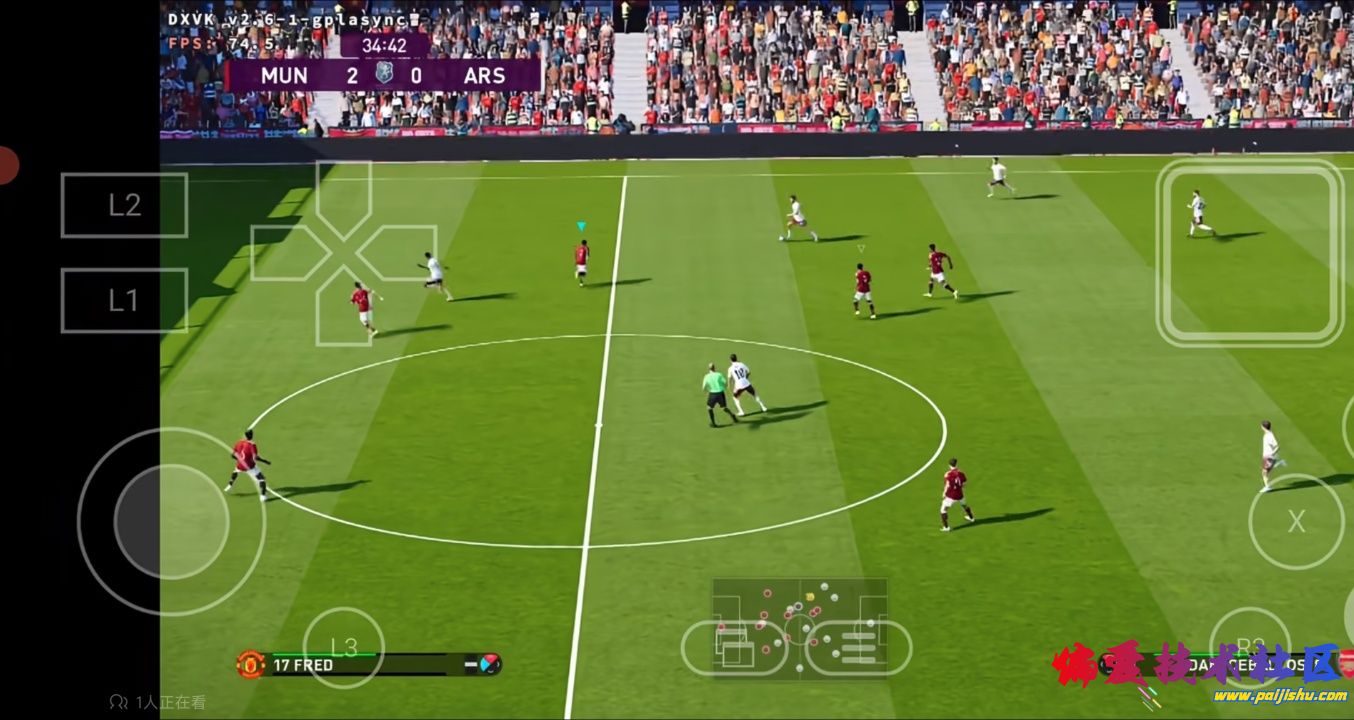Click the viewer count label
Image resolution: width=1354 pixels, height=720 pixels.
click(158, 702)
